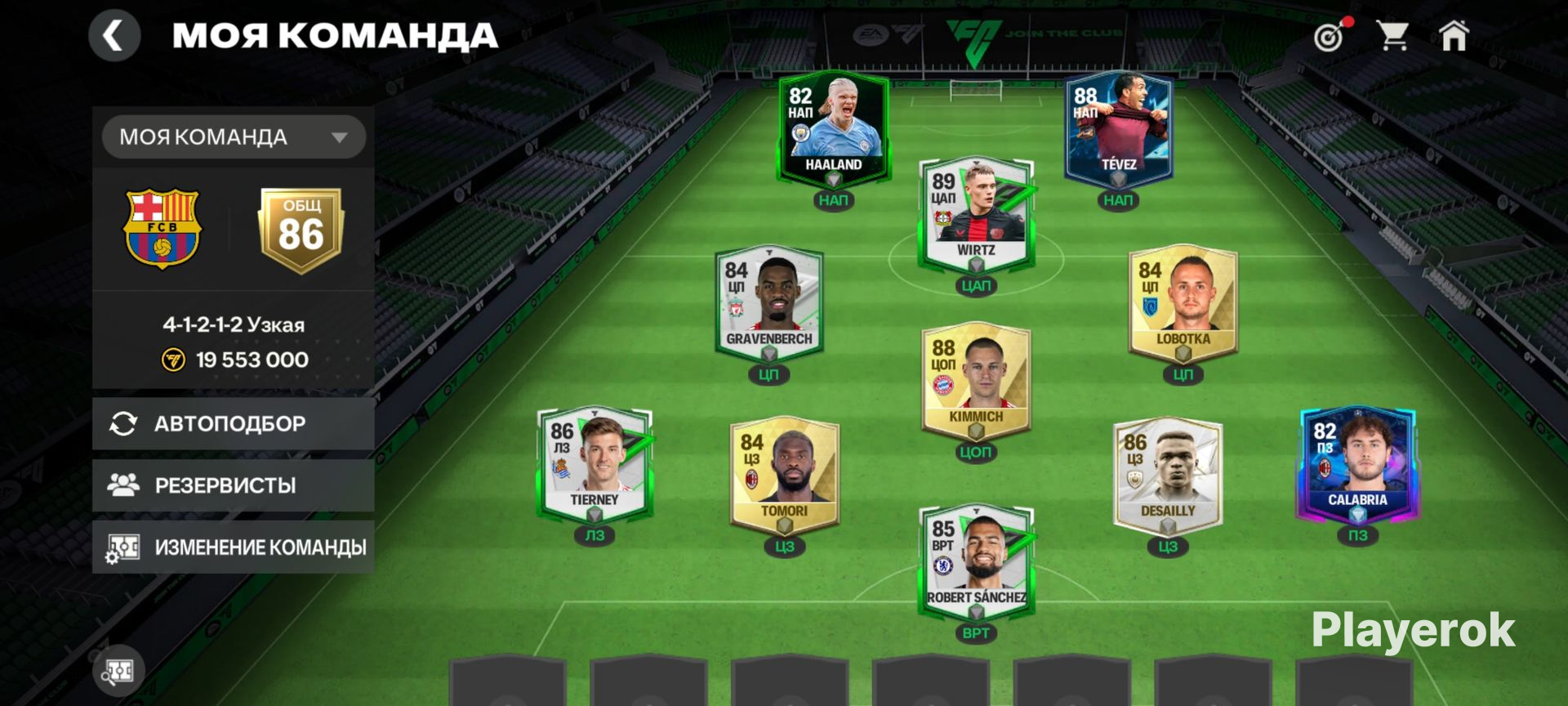Choose the Desailly centre back card
Viewport: 1568px width, 706px height.
tap(1168, 474)
